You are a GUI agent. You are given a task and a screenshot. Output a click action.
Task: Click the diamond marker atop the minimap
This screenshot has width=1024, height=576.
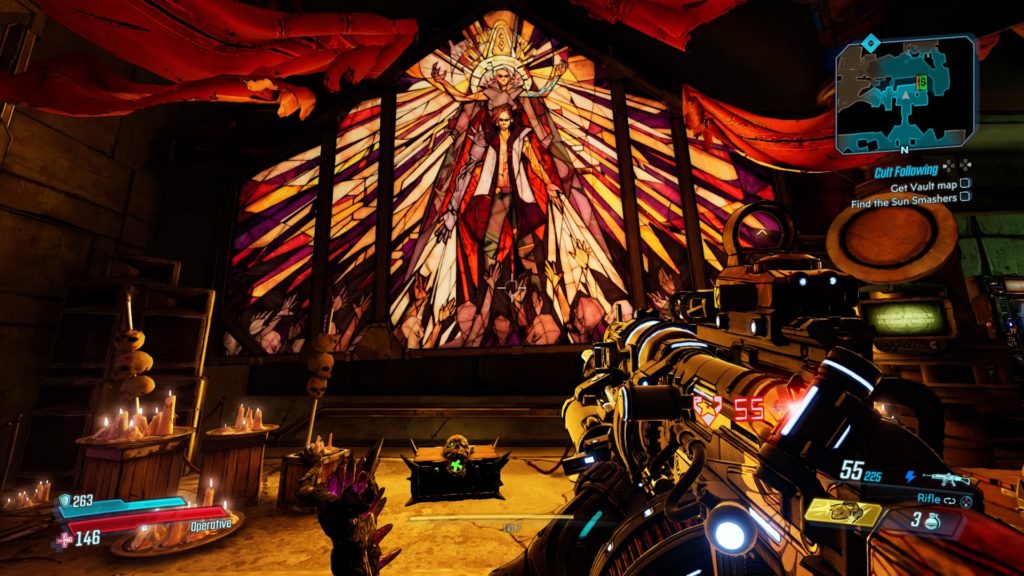pyautogui.click(x=870, y=42)
